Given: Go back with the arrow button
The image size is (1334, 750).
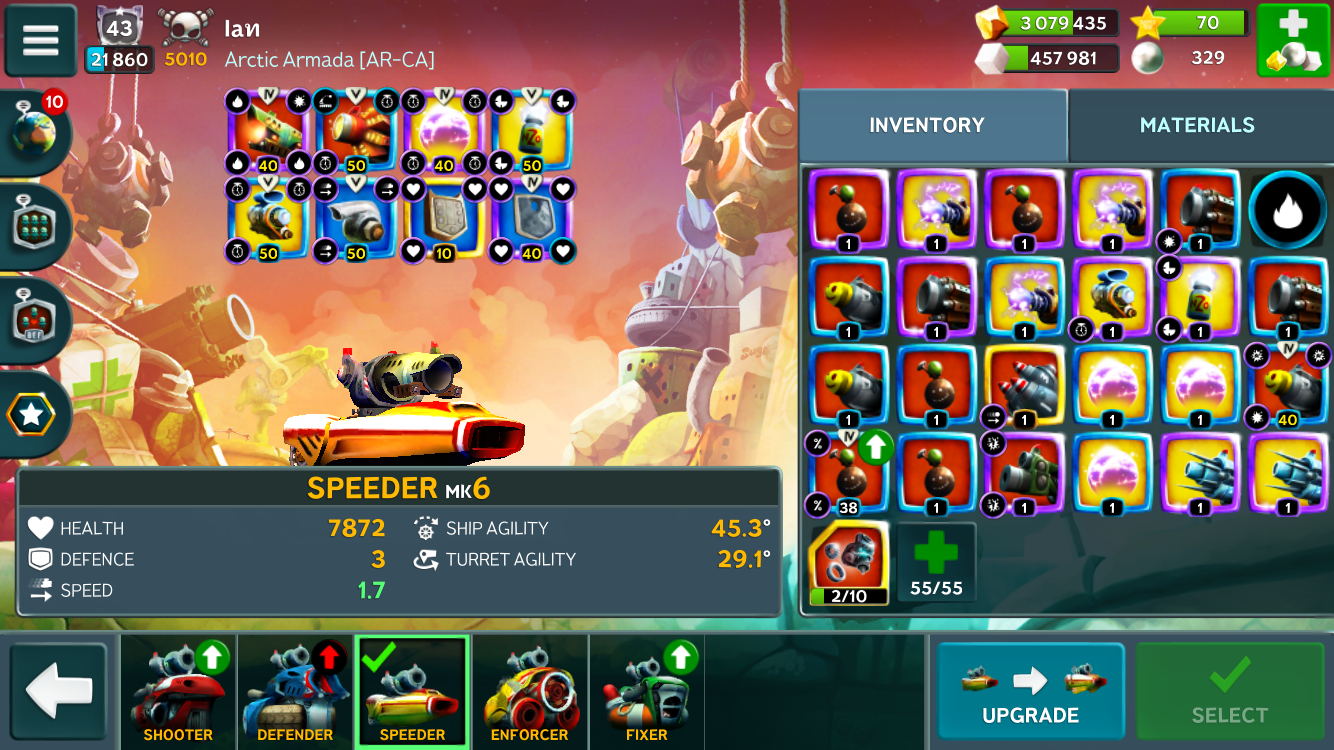Looking at the screenshot, I should pyautogui.click(x=59, y=689).
